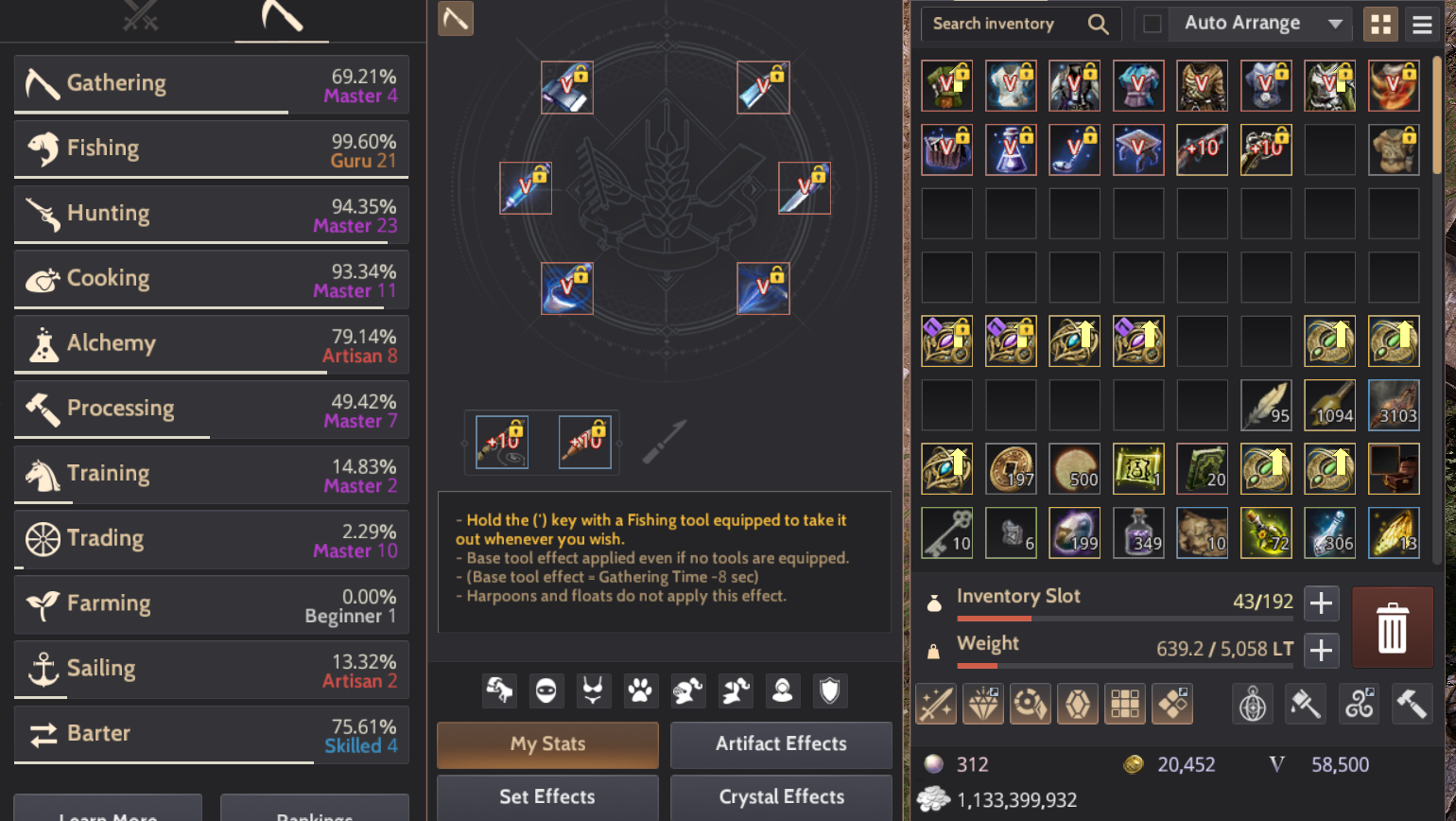The height and width of the screenshot is (821, 1456).
Task: Click the inventory search magnifier icon
Action: coord(1098,24)
